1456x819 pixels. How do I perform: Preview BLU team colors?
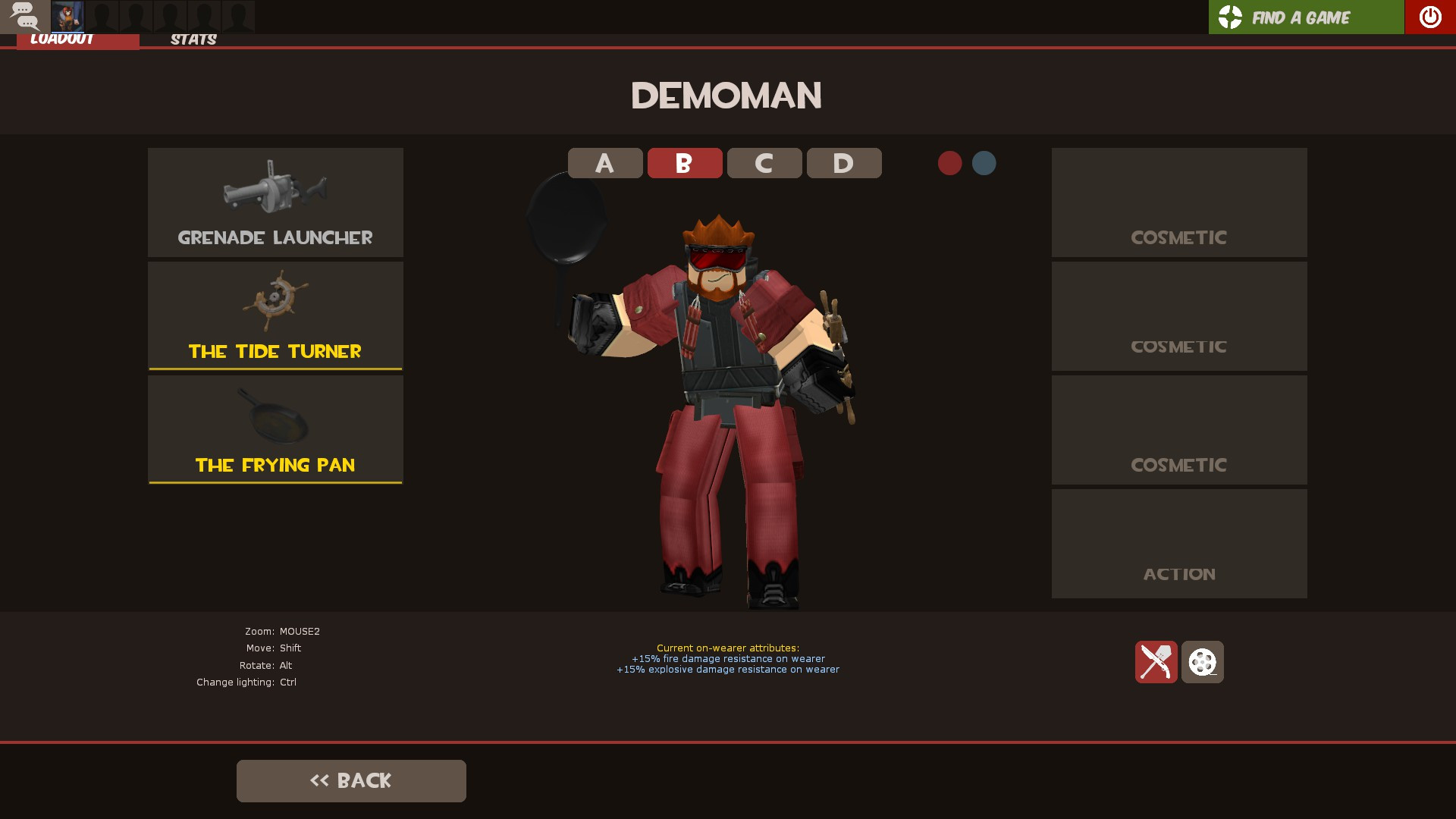984,162
